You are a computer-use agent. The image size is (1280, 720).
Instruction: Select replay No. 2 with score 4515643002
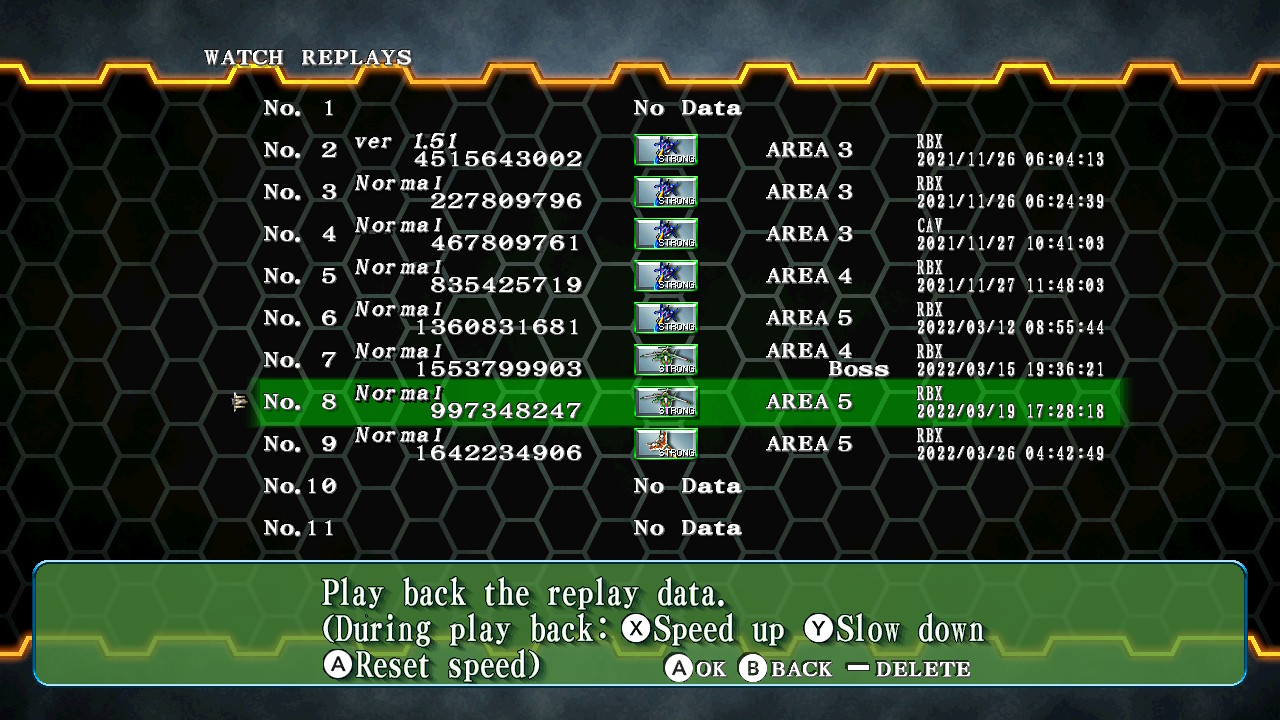coord(690,150)
